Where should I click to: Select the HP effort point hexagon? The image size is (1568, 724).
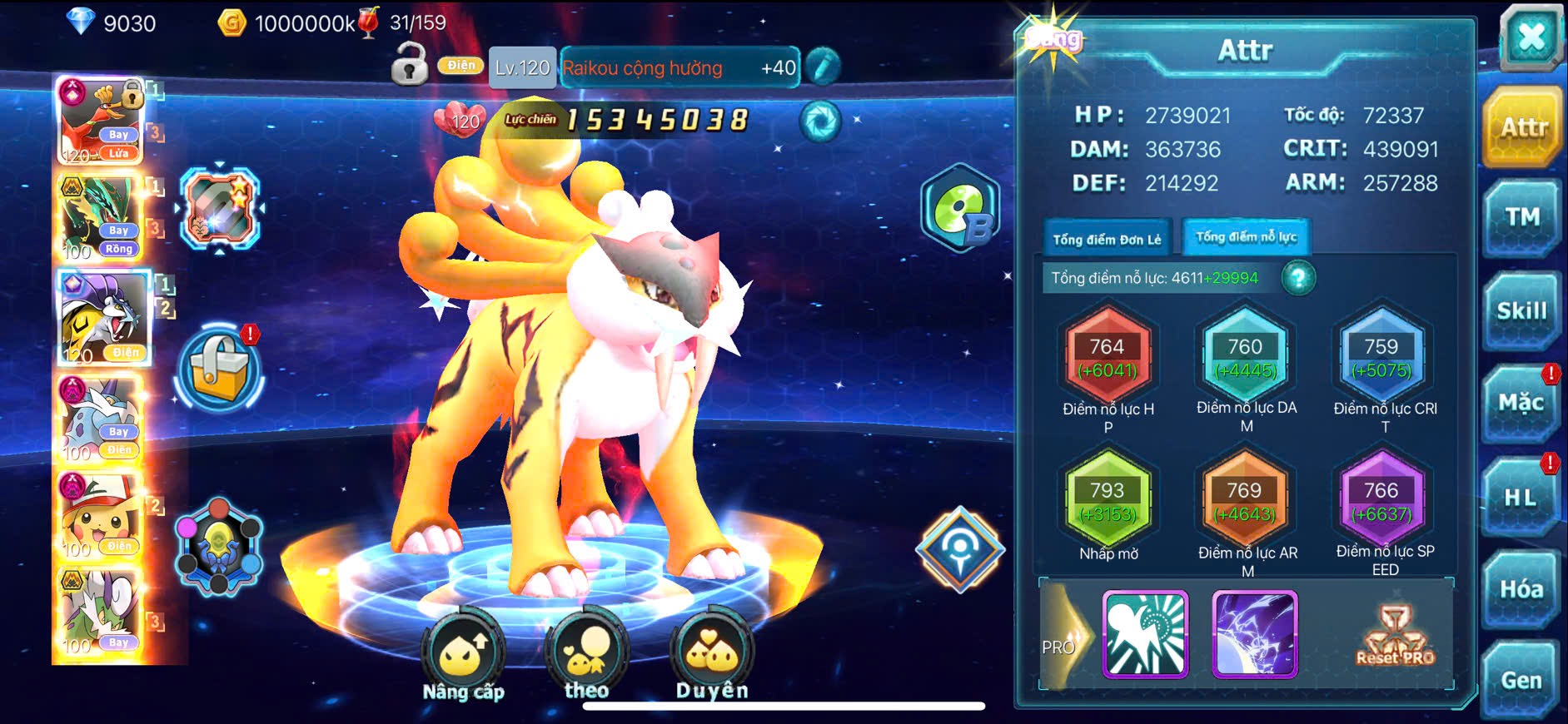[1108, 358]
